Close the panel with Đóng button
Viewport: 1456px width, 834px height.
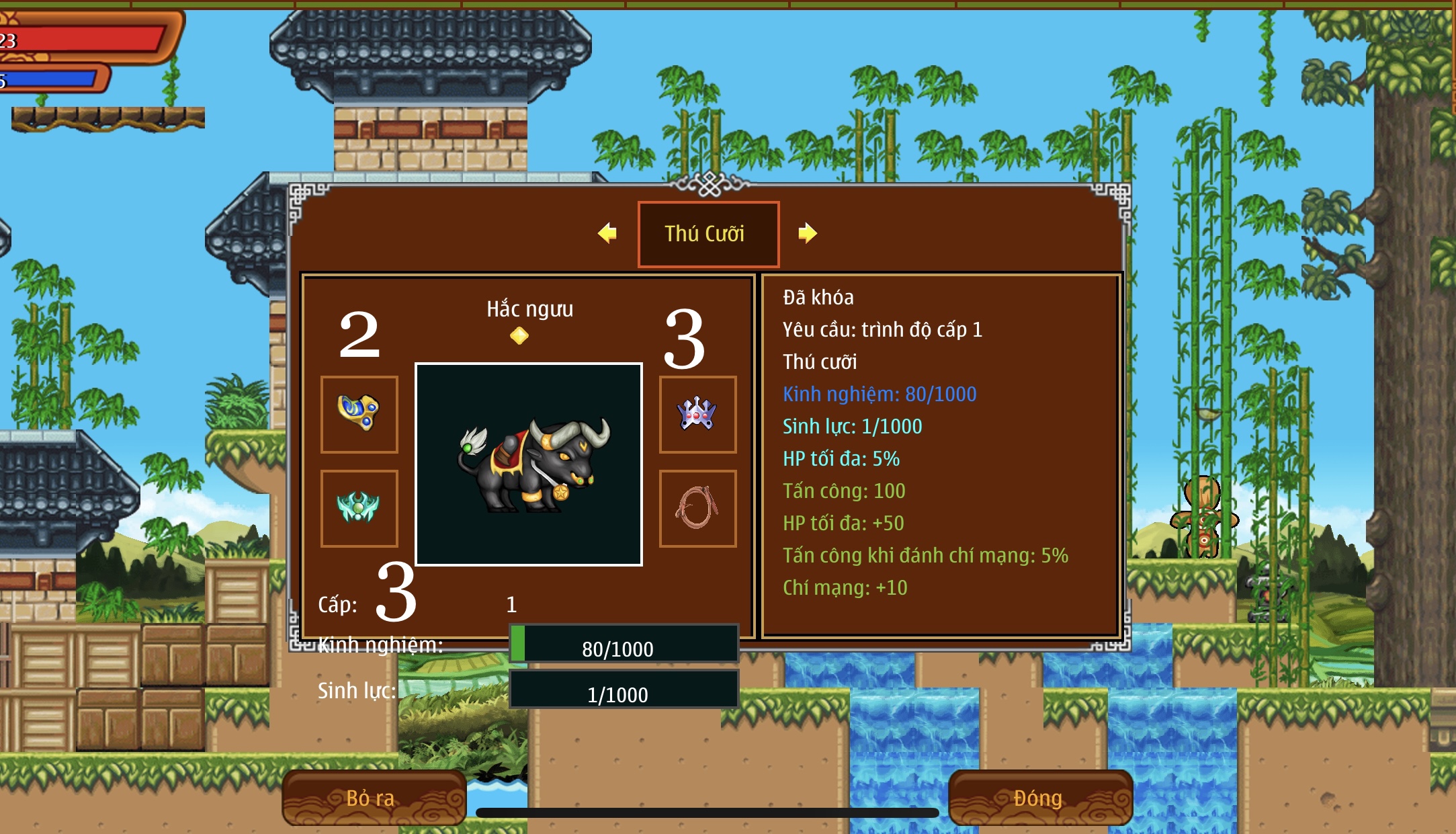pos(1039,798)
